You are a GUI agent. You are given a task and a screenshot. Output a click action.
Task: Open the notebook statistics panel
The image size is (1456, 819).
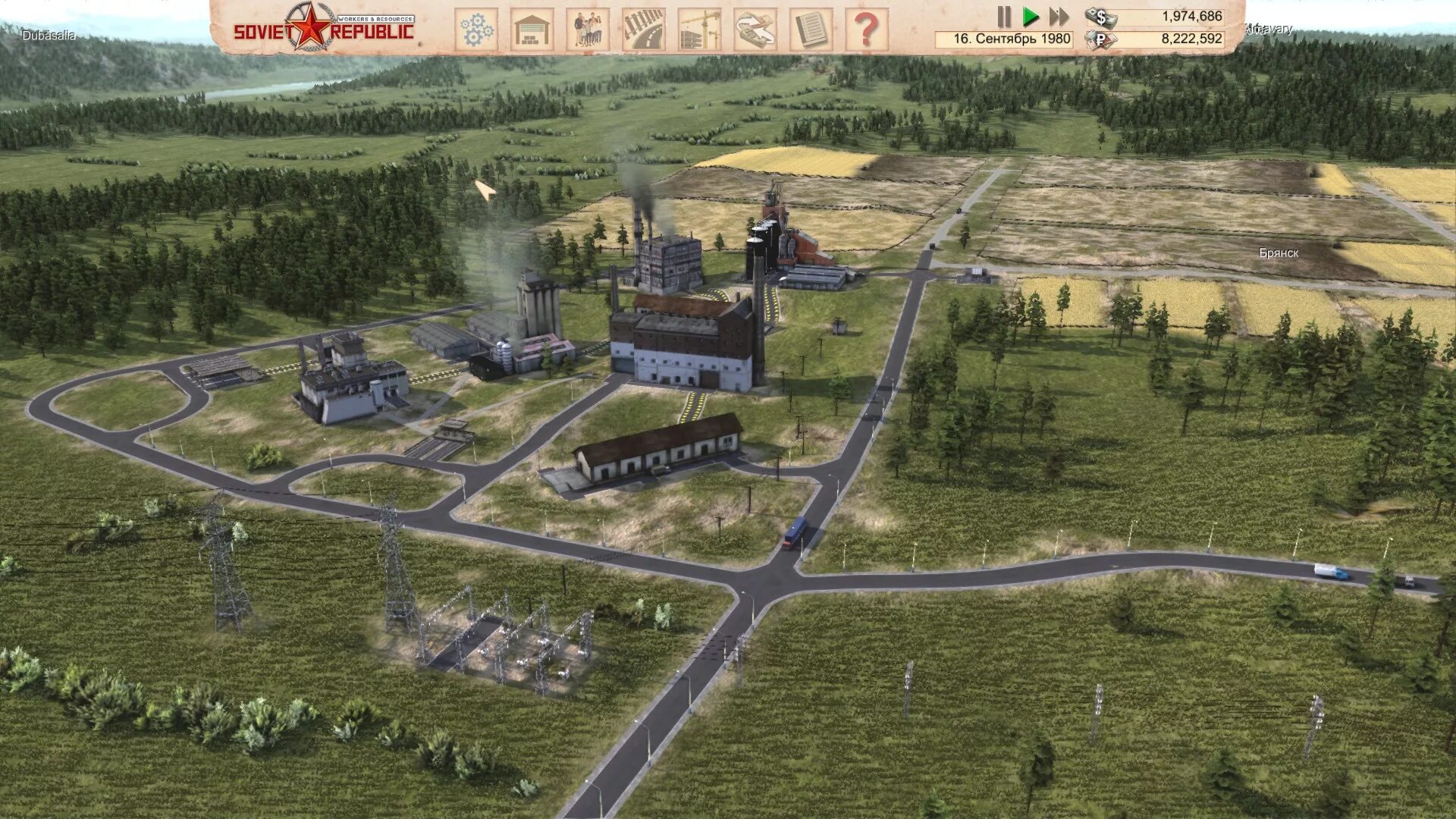[811, 30]
